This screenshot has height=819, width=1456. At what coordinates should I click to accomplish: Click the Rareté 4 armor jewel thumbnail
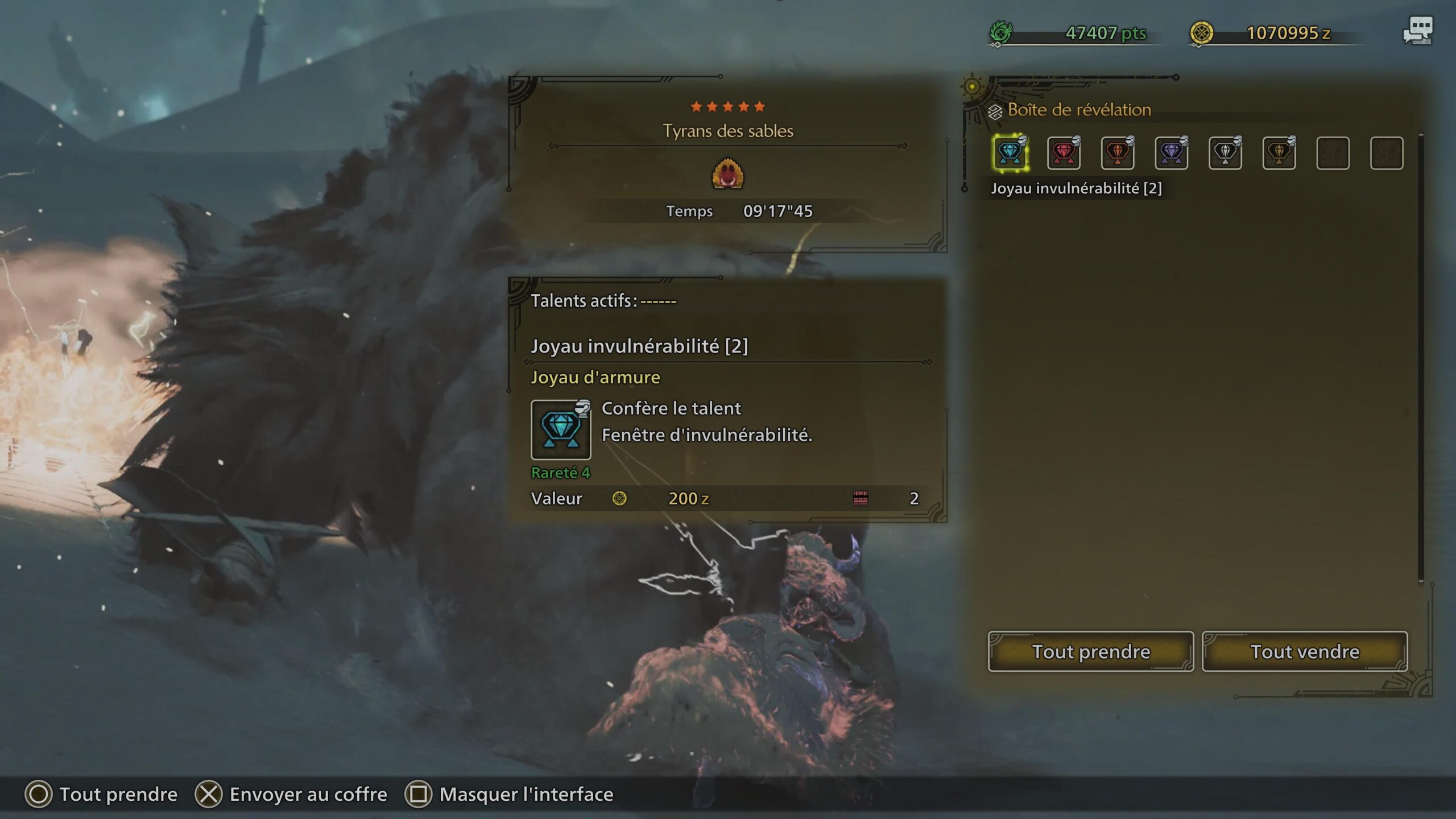click(561, 431)
